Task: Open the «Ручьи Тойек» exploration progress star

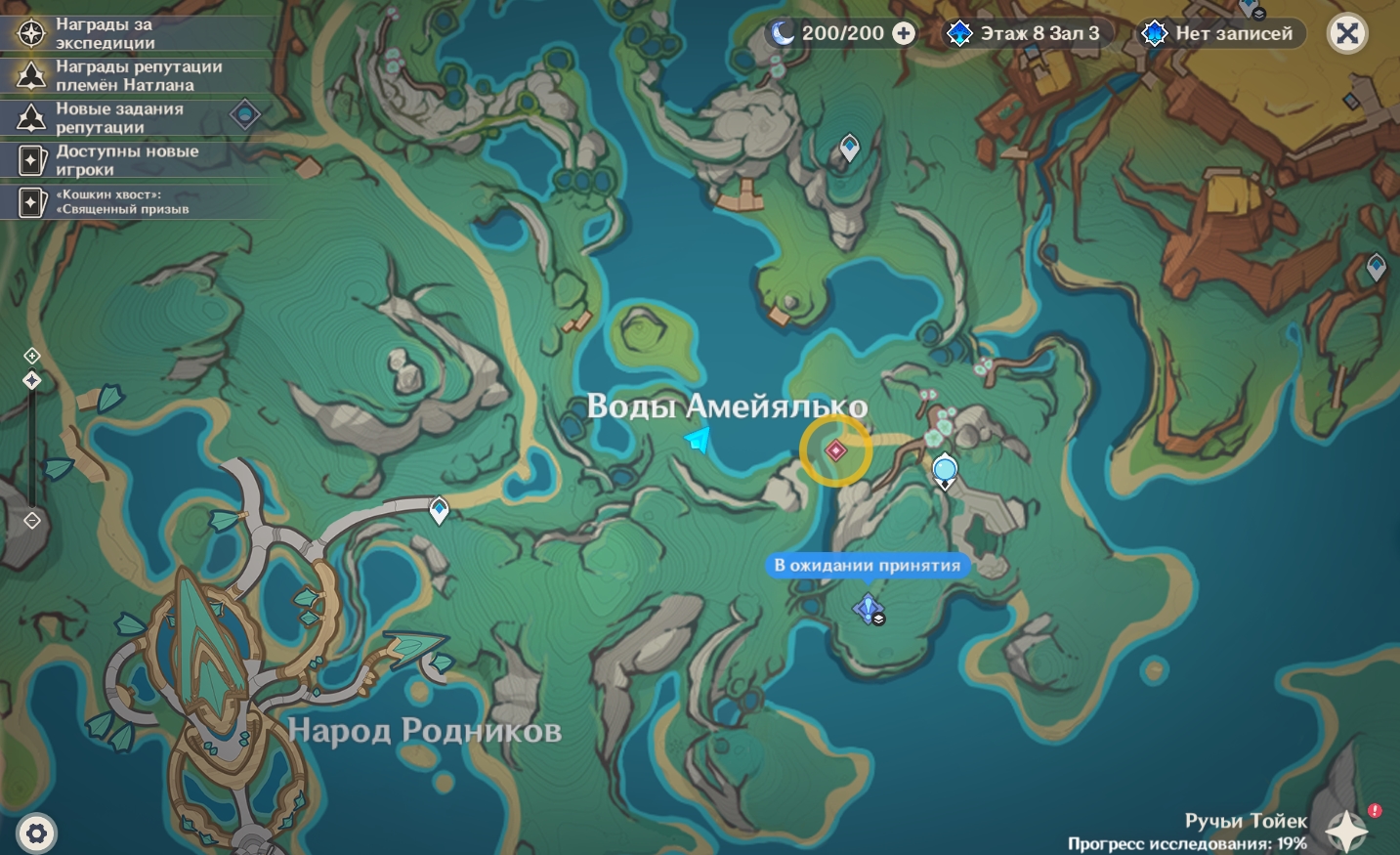Action: (1347, 830)
